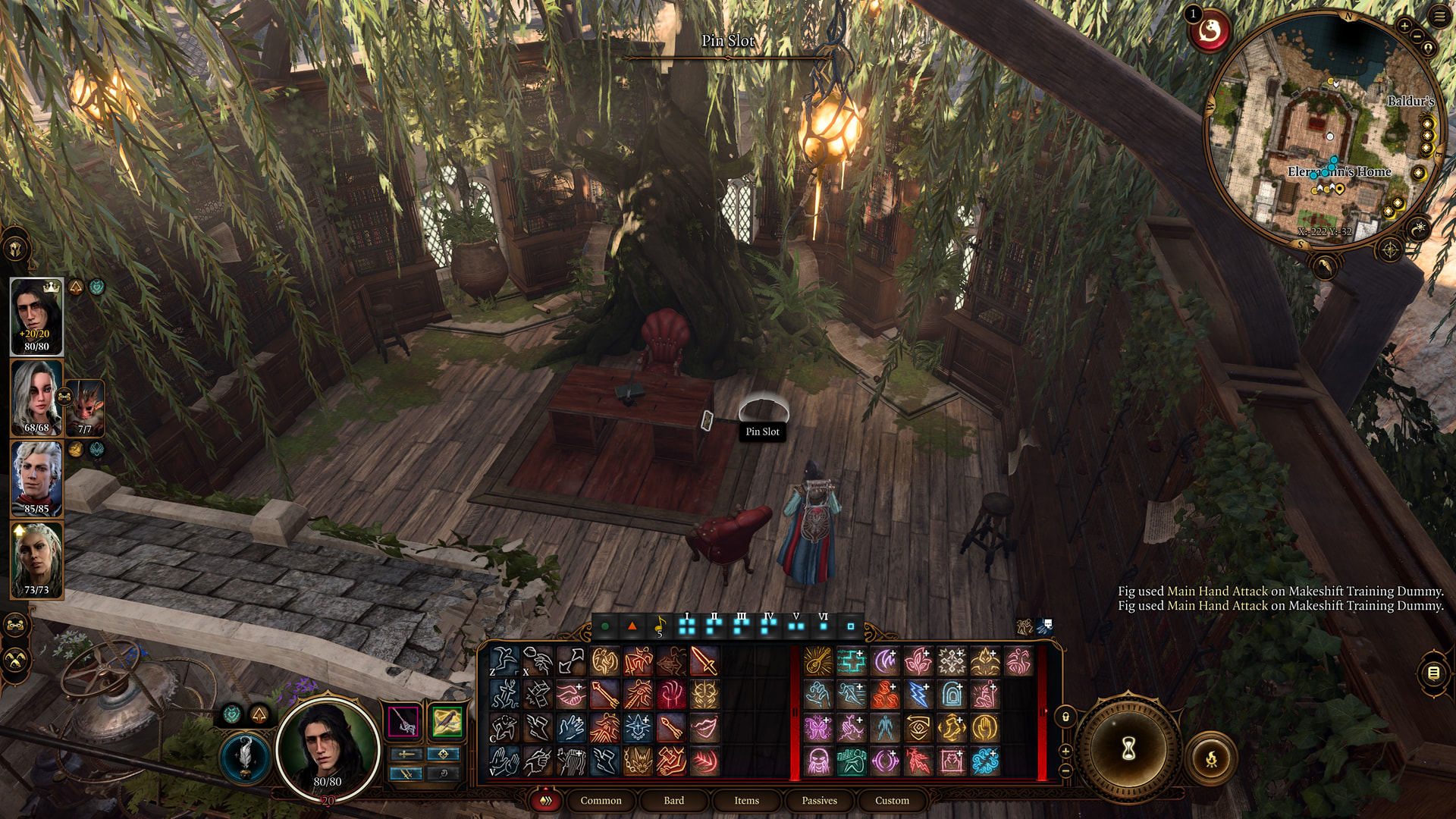The height and width of the screenshot is (819, 1456).
Task: End turn with the hourglass button
Action: click(x=1128, y=749)
